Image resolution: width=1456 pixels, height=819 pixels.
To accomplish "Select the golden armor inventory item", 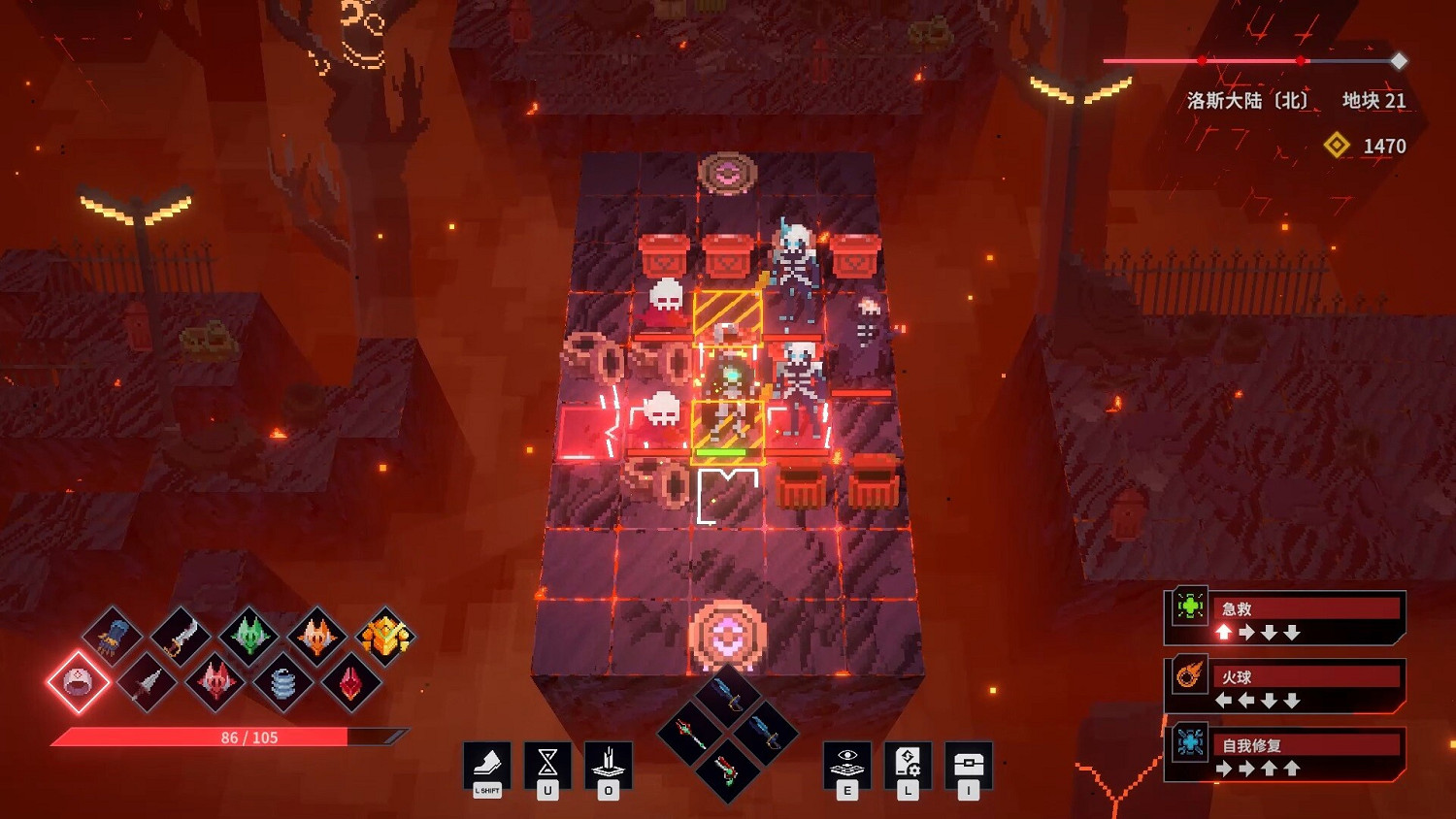I will [383, 636].
